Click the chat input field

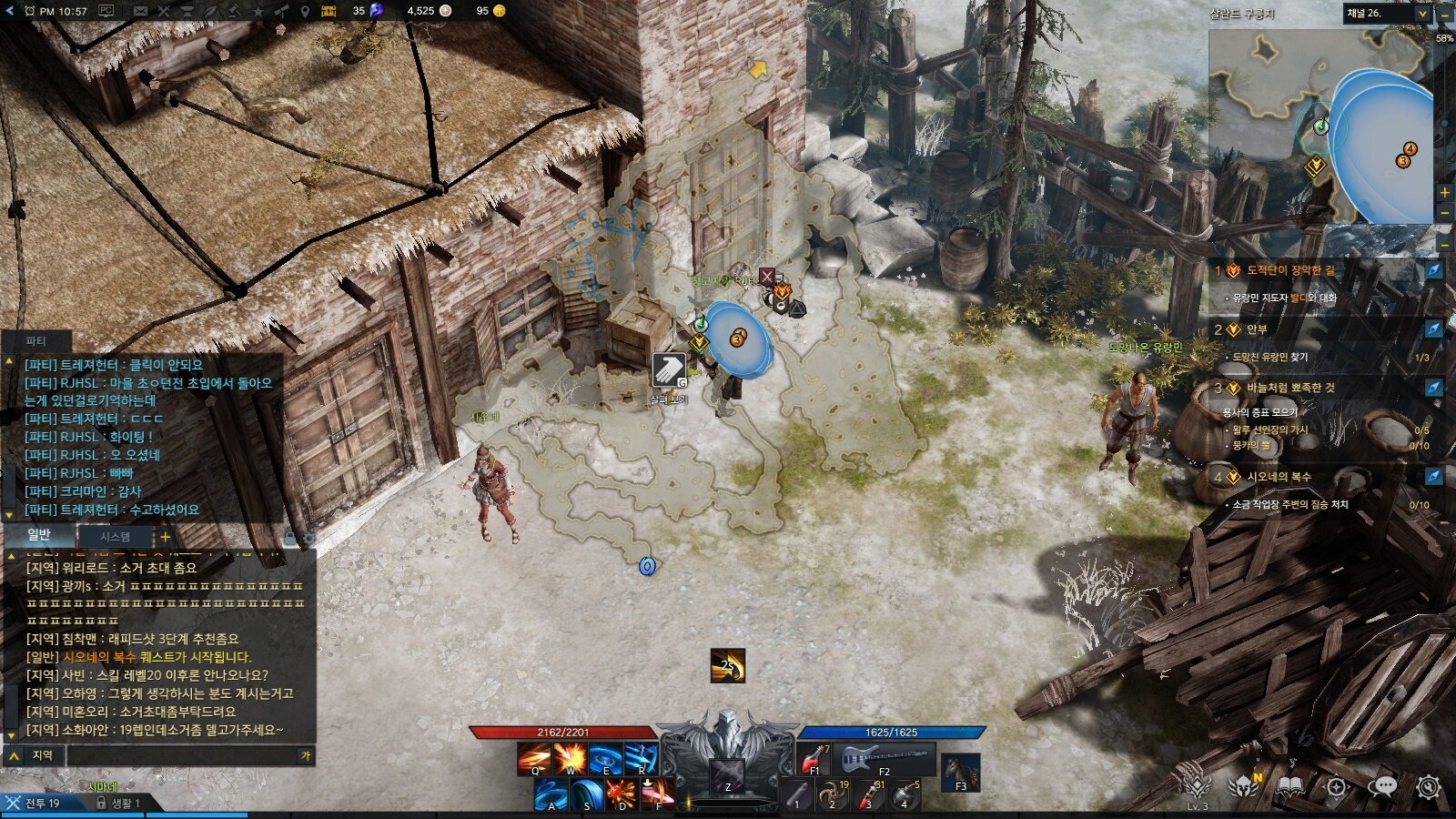click(182, 755)
